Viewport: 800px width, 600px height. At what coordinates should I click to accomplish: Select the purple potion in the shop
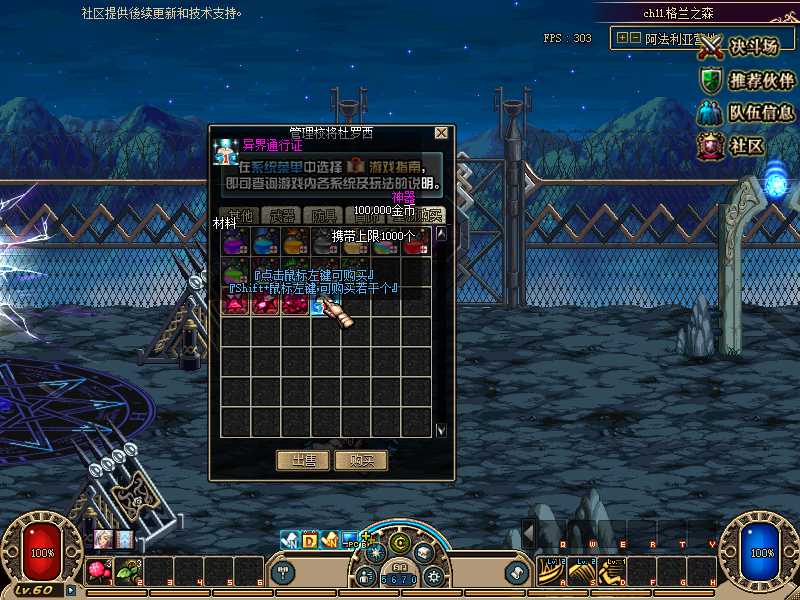(236, 241)
